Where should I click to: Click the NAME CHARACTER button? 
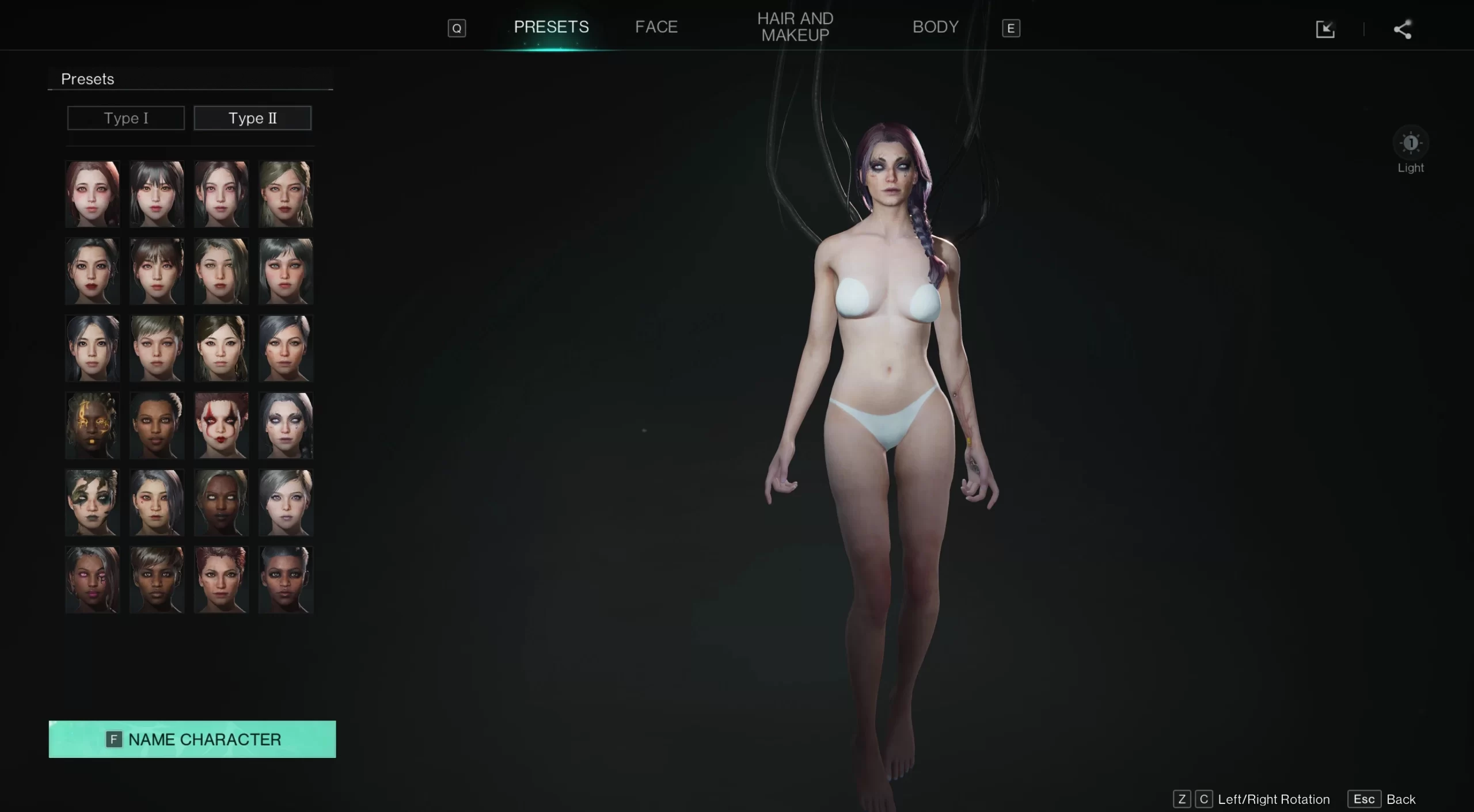(192, 739)
